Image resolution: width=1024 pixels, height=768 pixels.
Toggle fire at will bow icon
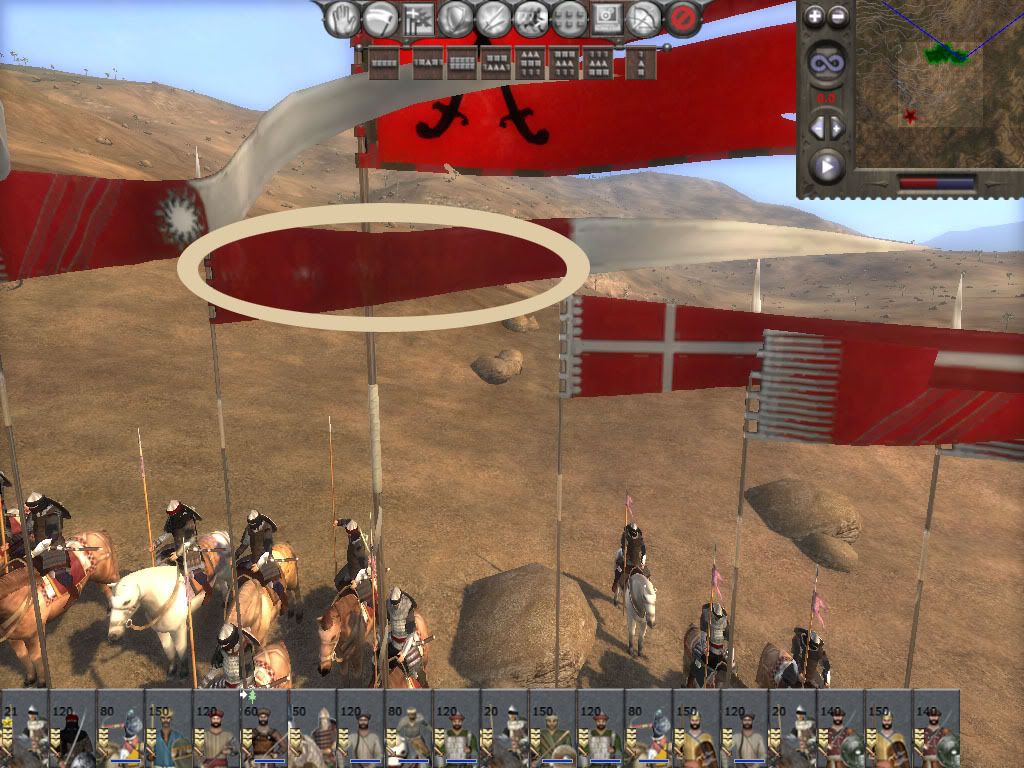pos(645,17)
